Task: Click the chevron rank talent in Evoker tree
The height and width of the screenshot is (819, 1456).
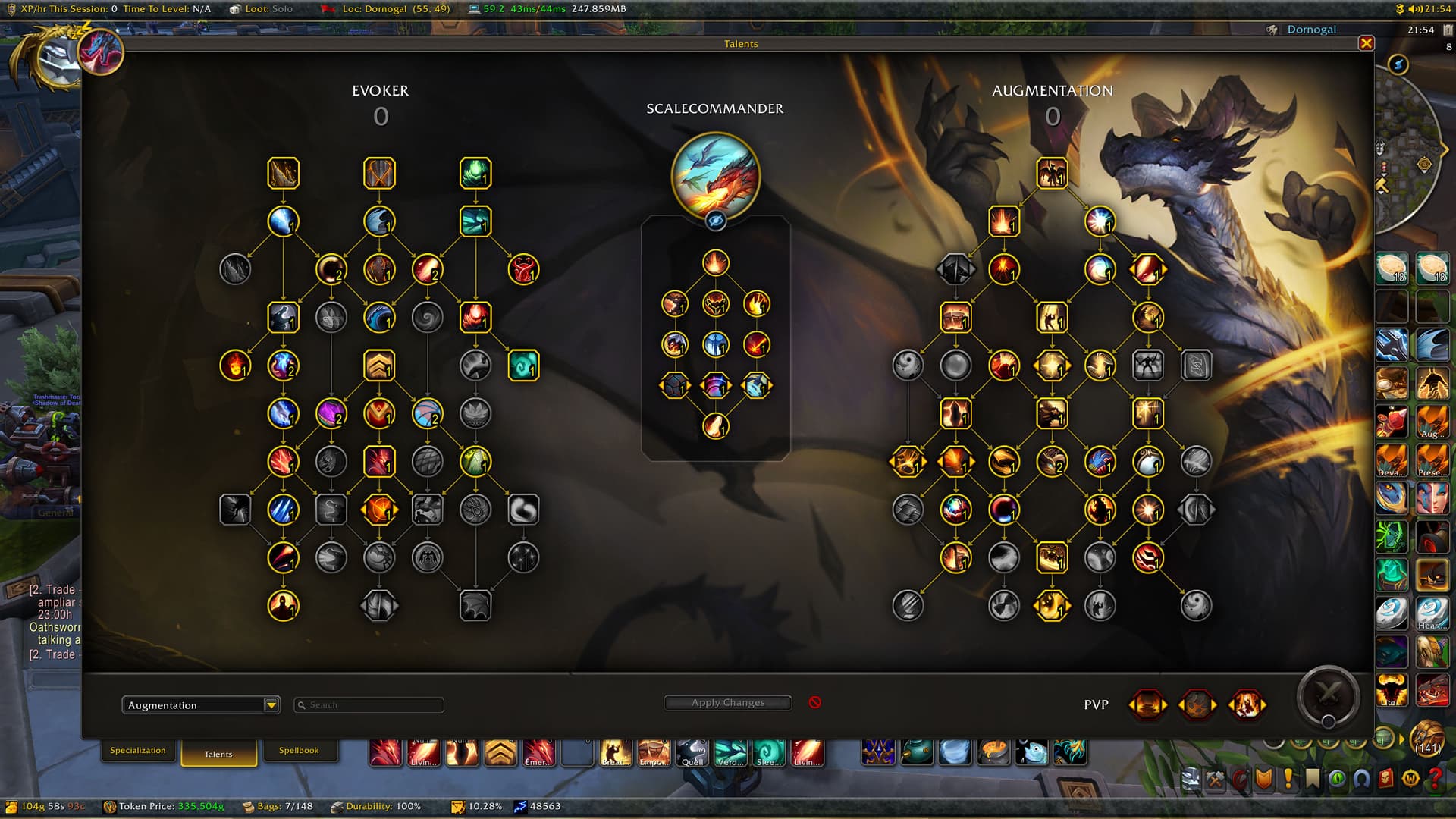Action: pos(379,366)
